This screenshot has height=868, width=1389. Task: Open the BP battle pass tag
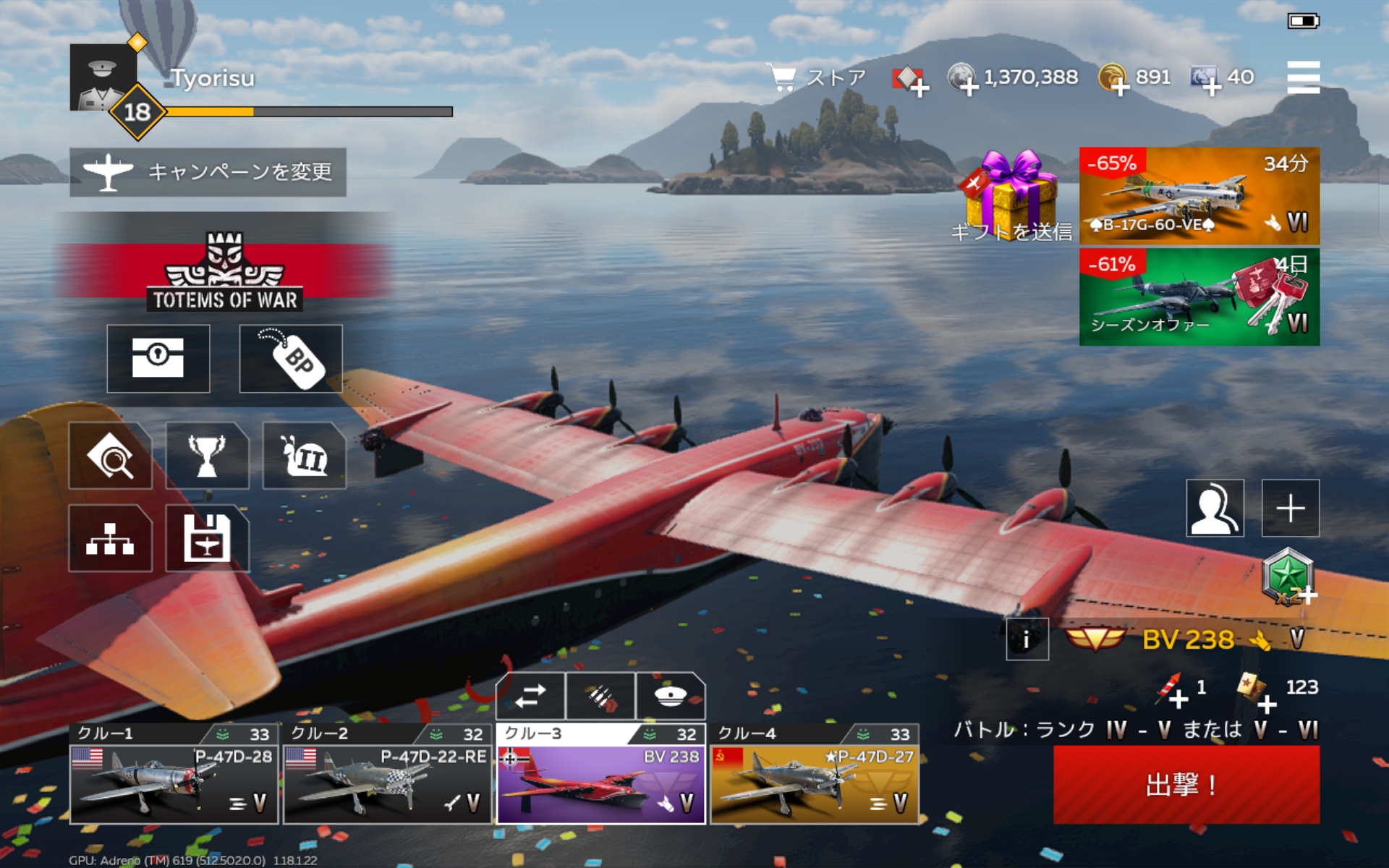[x=291, y=359]
